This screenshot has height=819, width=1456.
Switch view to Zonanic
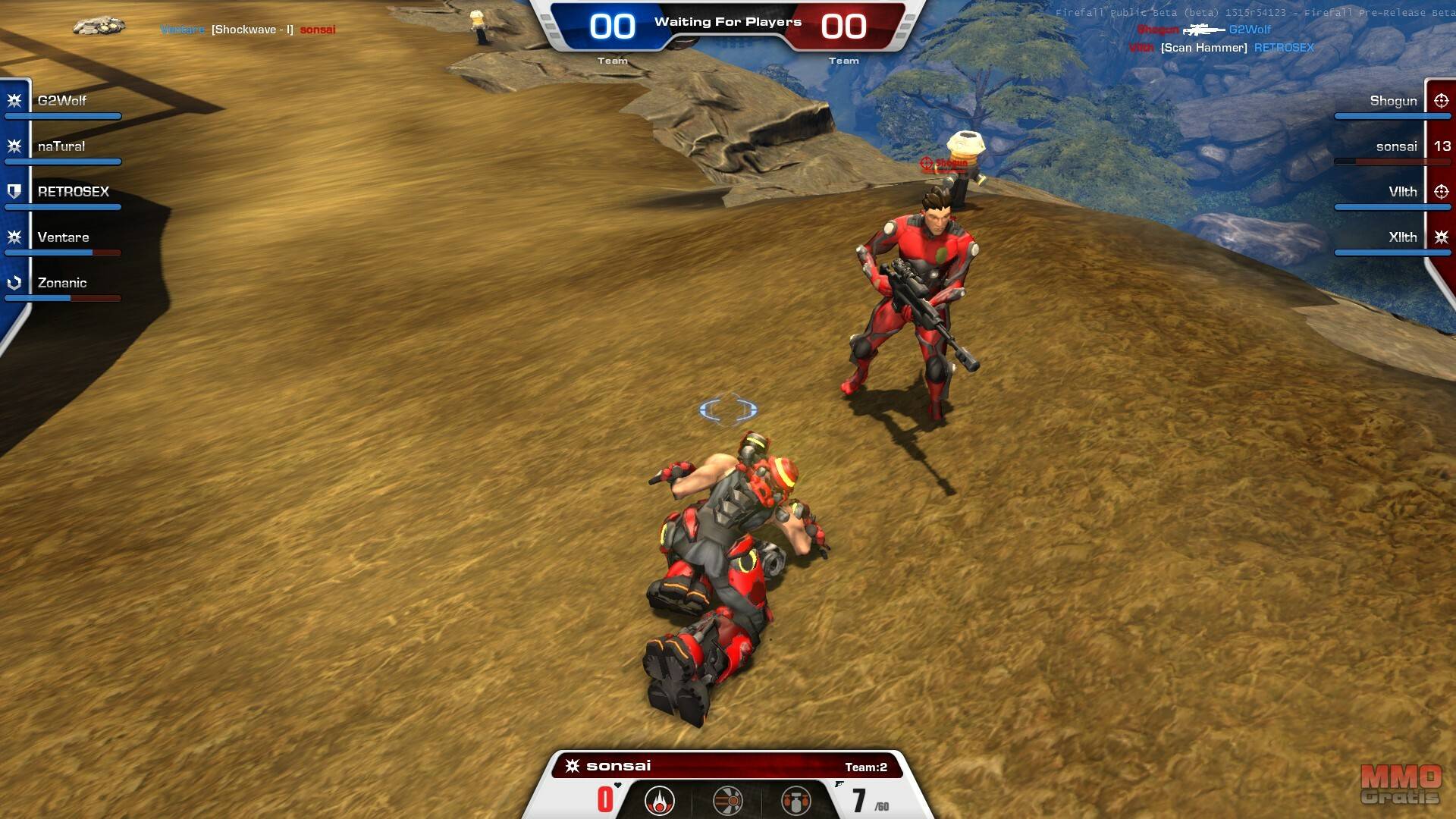tap(62, 283)
